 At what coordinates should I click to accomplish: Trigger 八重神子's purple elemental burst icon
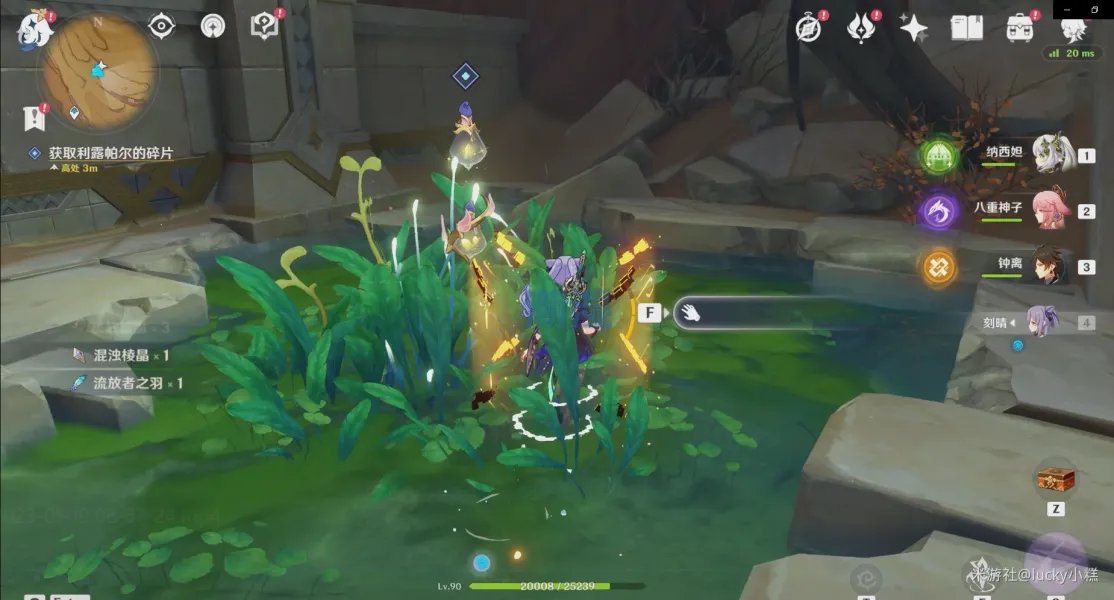(x=939, y=210)
